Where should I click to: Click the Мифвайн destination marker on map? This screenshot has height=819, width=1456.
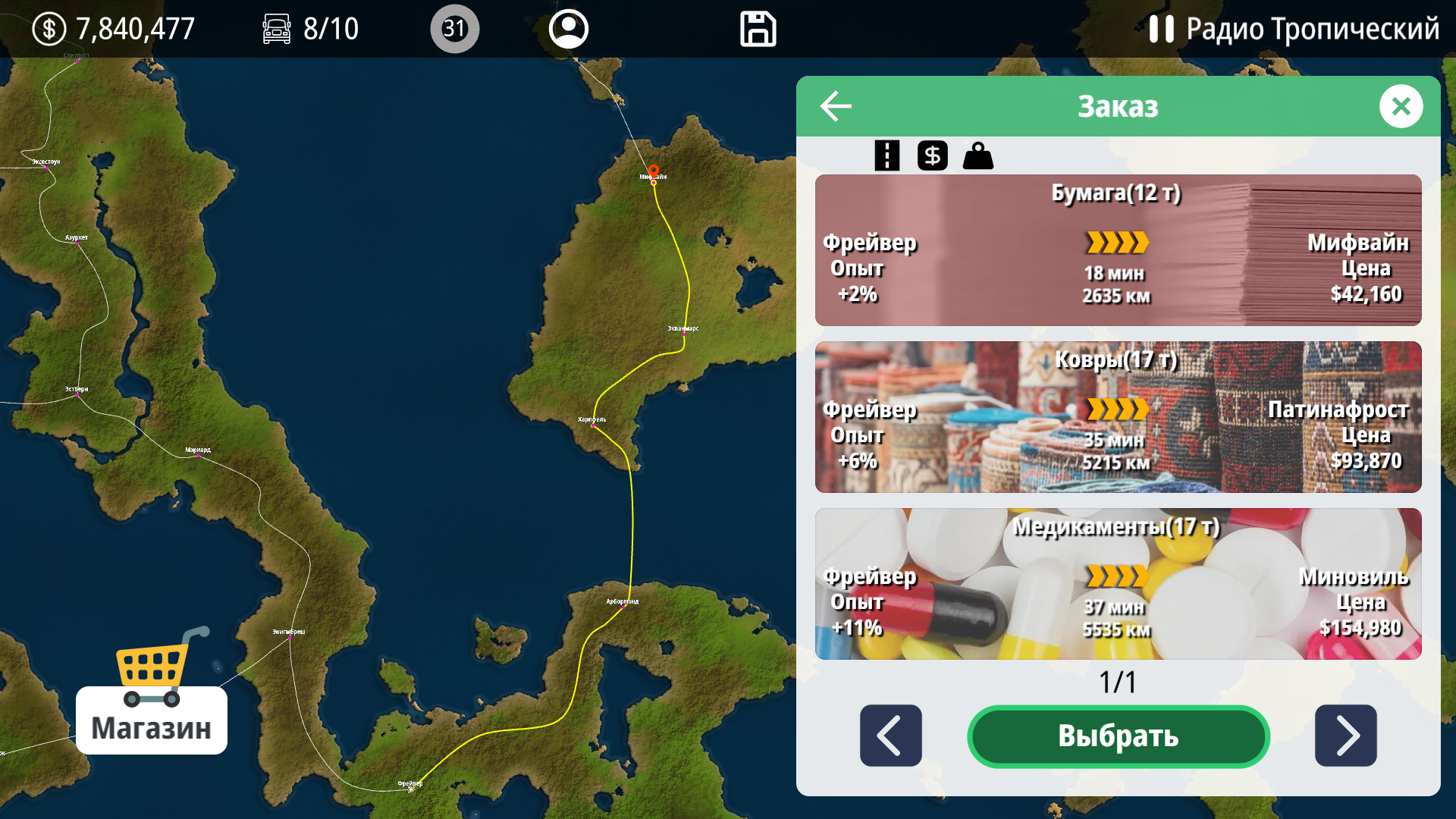[x=652, y=171]
